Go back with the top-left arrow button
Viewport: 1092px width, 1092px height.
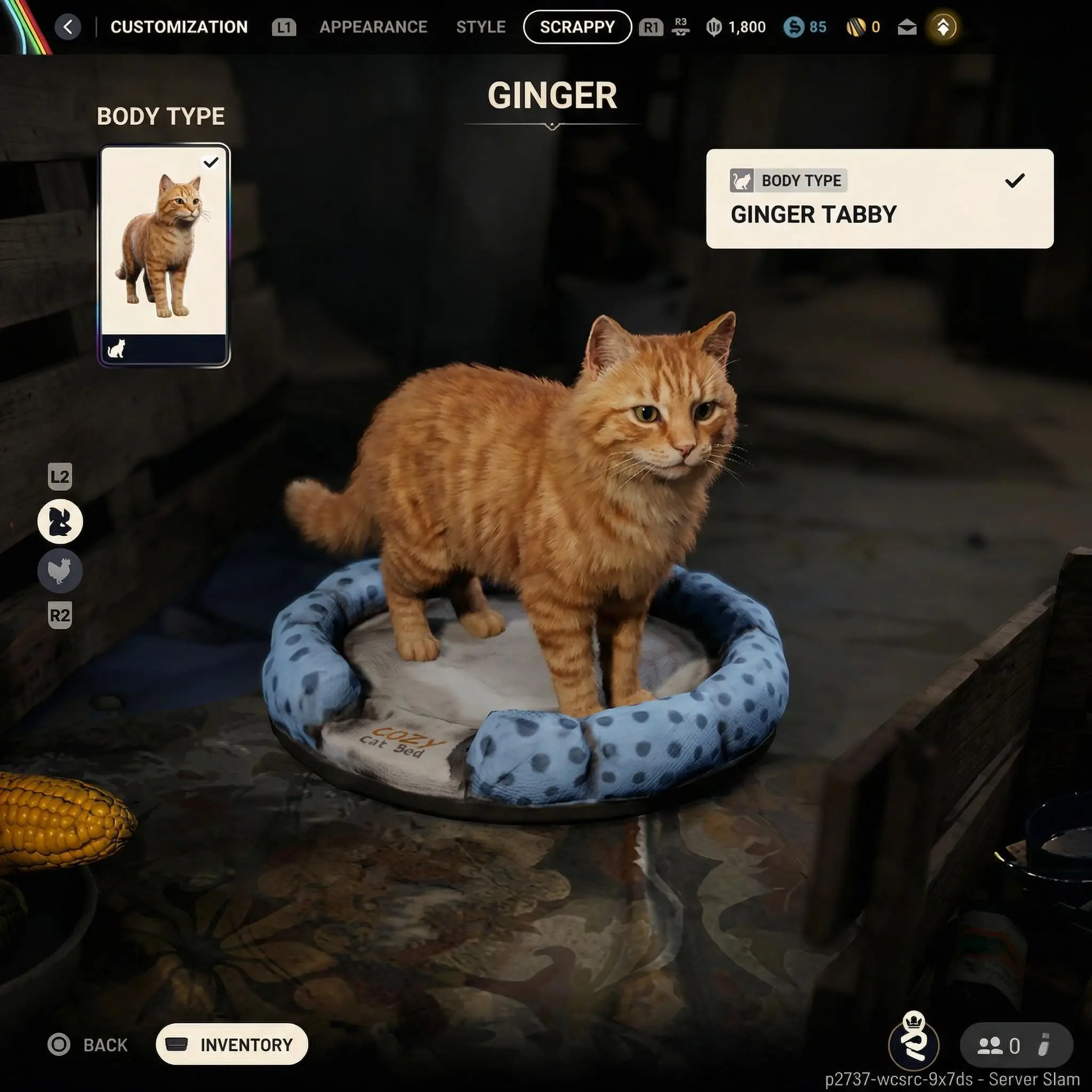click(68, 27)
